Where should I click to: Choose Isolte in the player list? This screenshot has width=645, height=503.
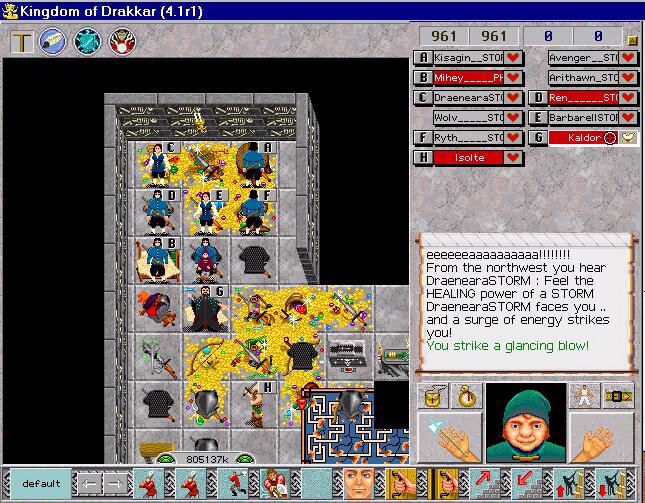(x=468, y=158)
